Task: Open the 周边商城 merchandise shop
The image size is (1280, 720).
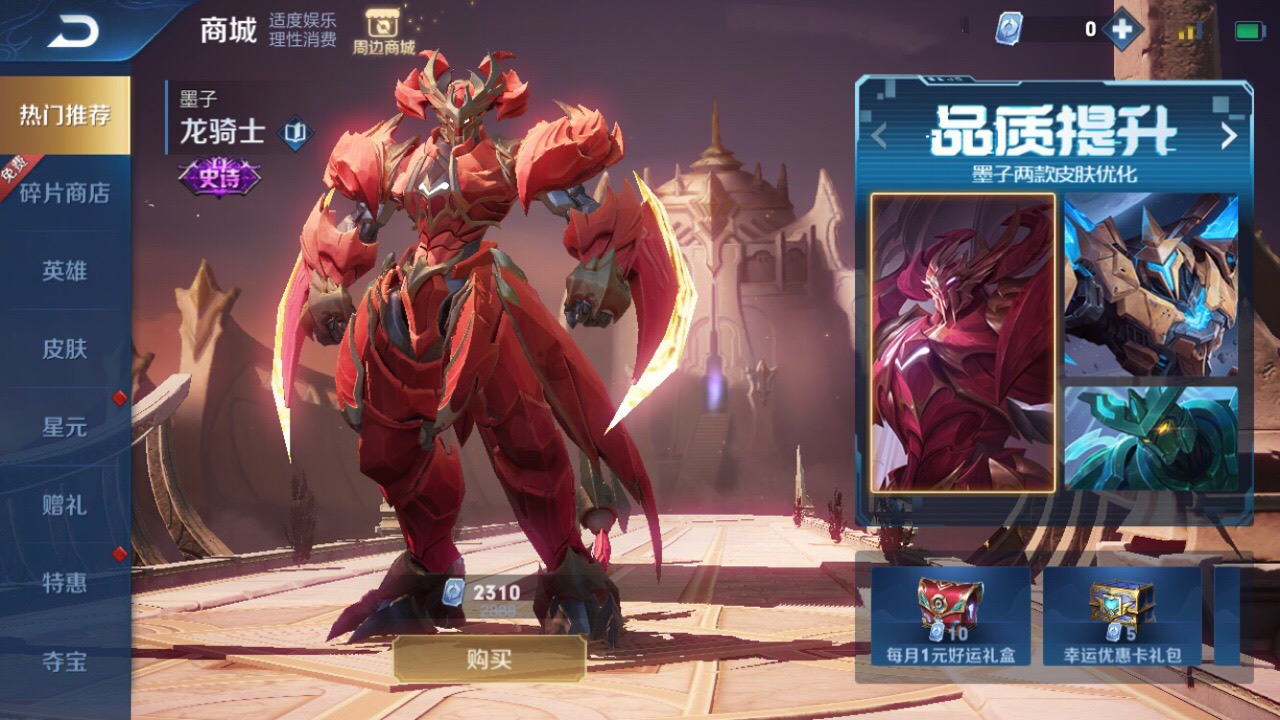Action: pyautogui.click(x=383, y=31)
